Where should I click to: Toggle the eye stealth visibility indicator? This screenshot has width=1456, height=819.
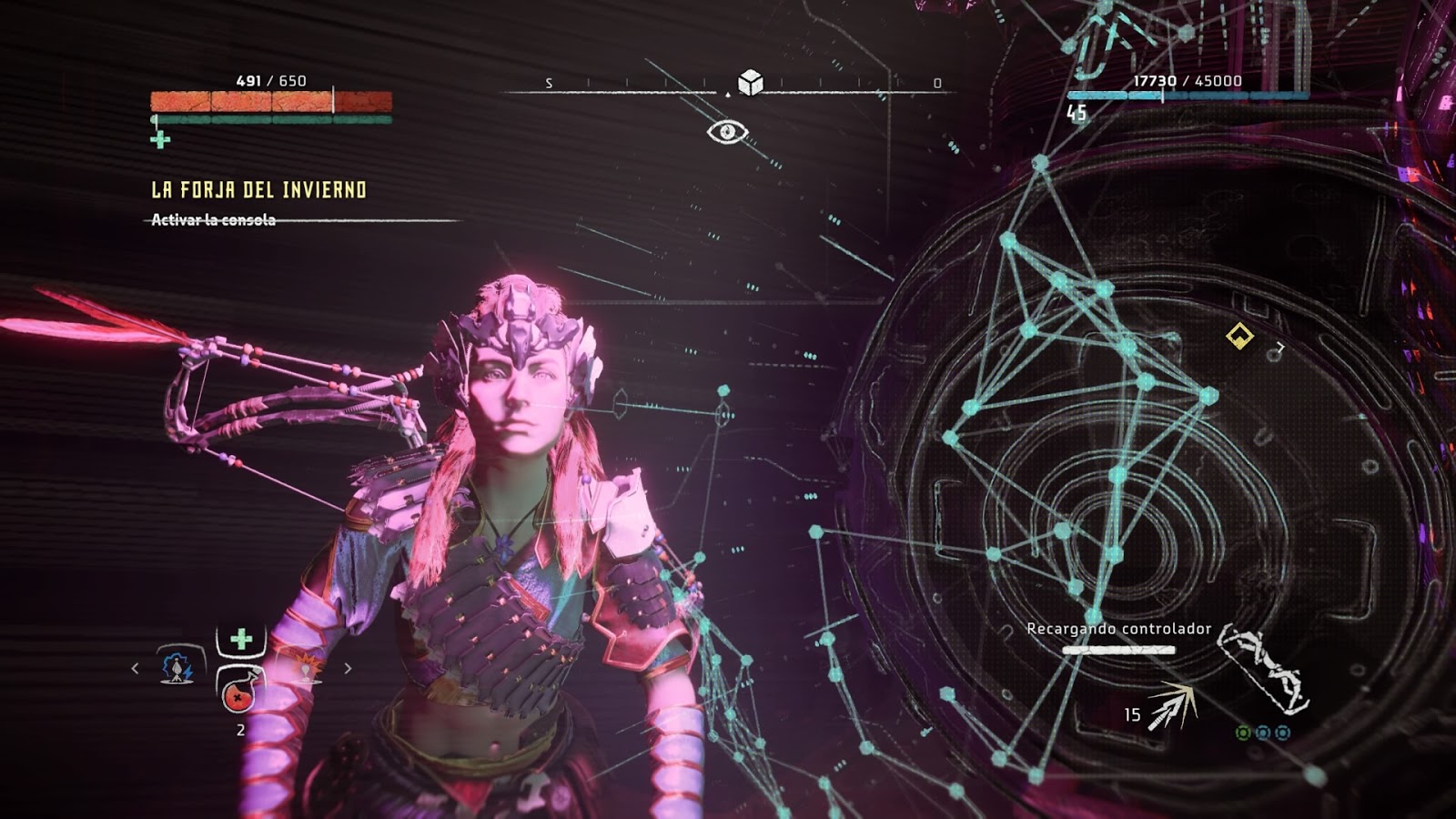click(x=727, y=133)
